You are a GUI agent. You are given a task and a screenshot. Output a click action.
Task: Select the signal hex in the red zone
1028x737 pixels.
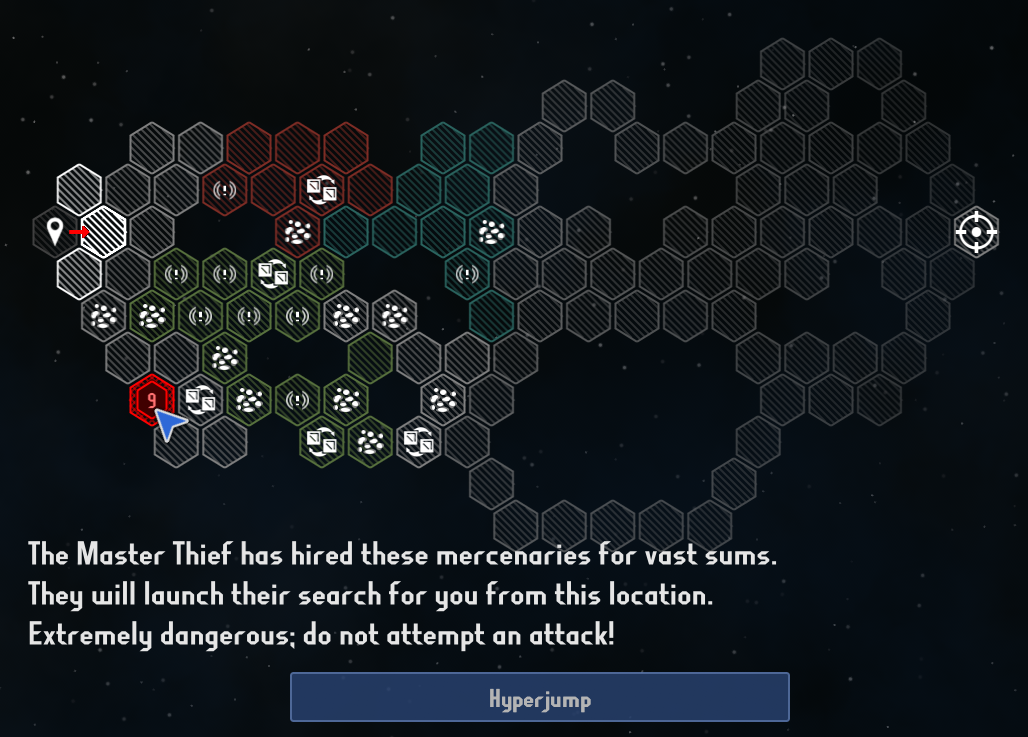[225, 189]
